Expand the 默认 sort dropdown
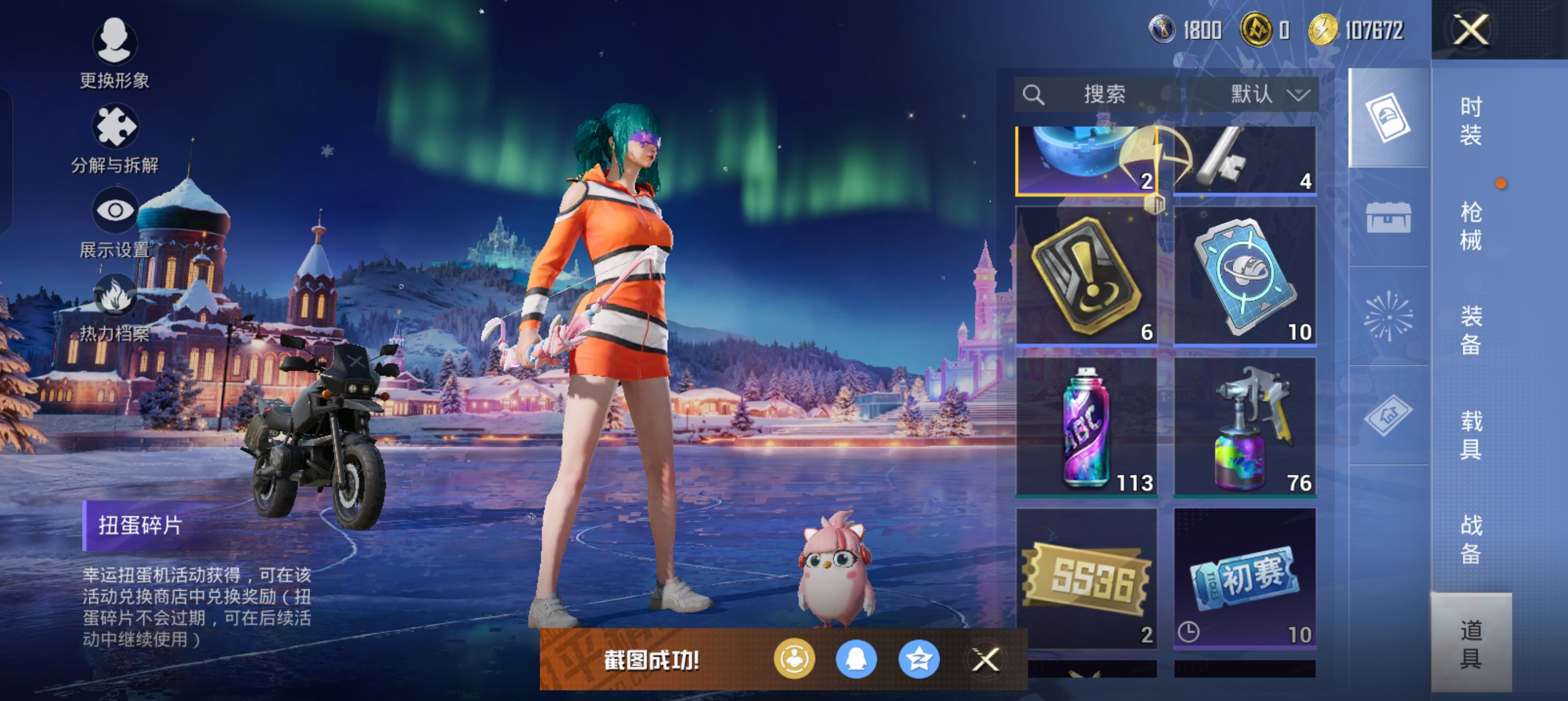 coord(1253,94)
